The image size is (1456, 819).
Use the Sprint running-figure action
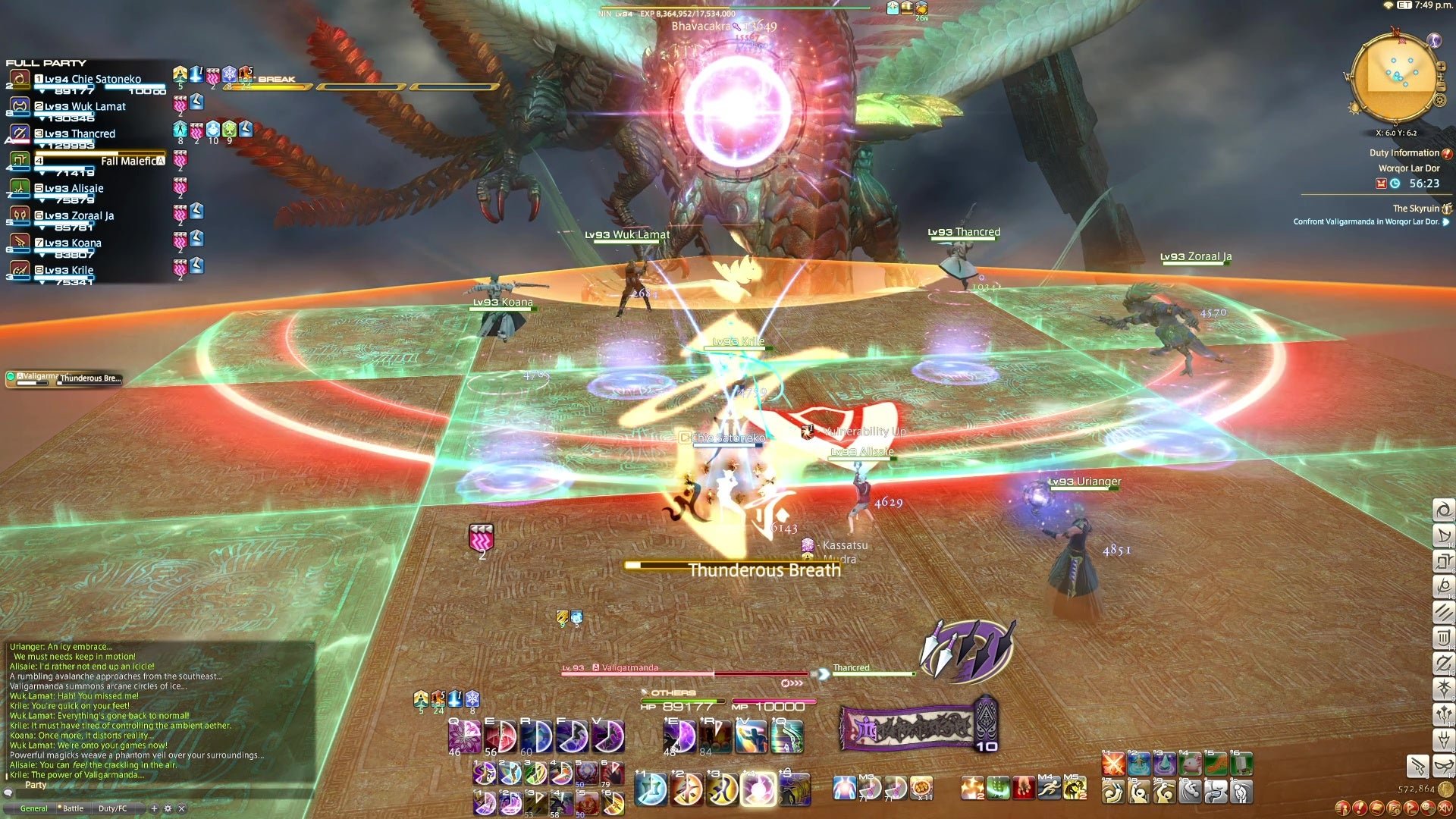coord(1048,789)
